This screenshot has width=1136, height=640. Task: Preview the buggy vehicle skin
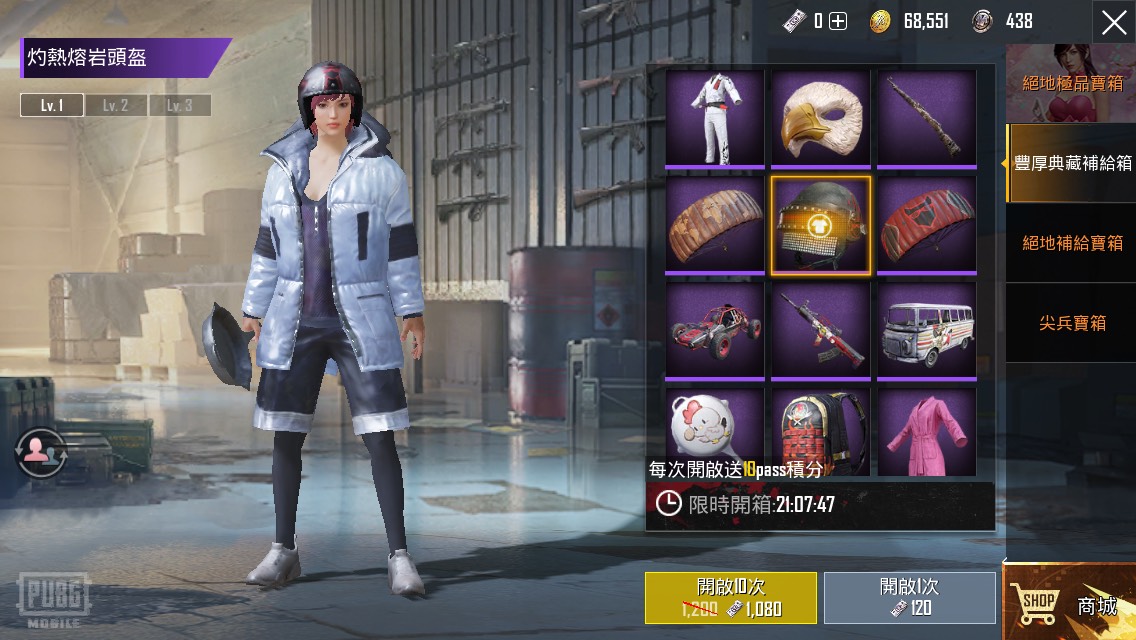tap(715, 331)
